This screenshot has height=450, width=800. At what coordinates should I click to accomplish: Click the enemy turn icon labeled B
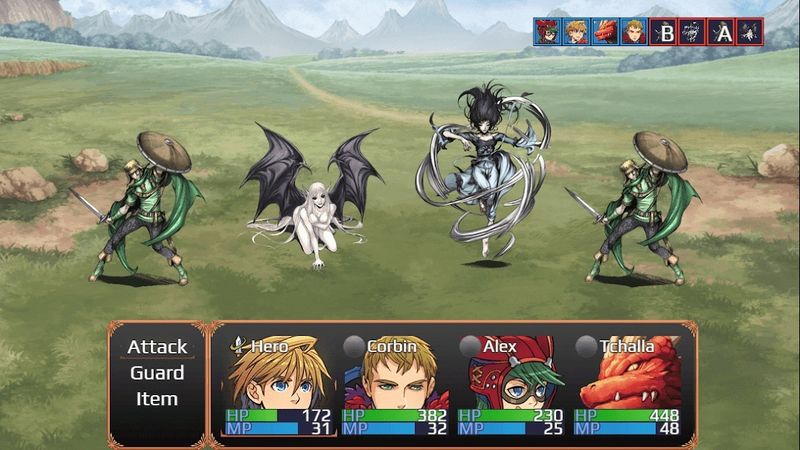[x=664, y=32]
